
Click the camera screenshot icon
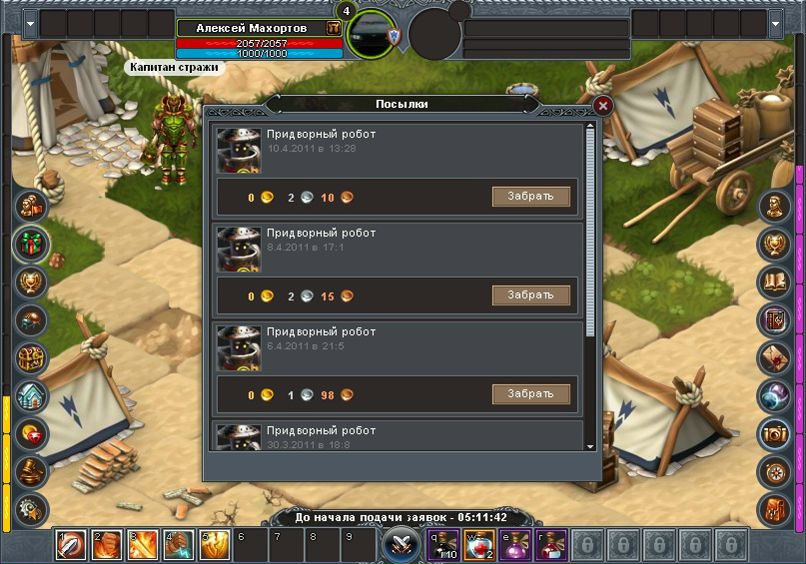[x=775, y=433]
